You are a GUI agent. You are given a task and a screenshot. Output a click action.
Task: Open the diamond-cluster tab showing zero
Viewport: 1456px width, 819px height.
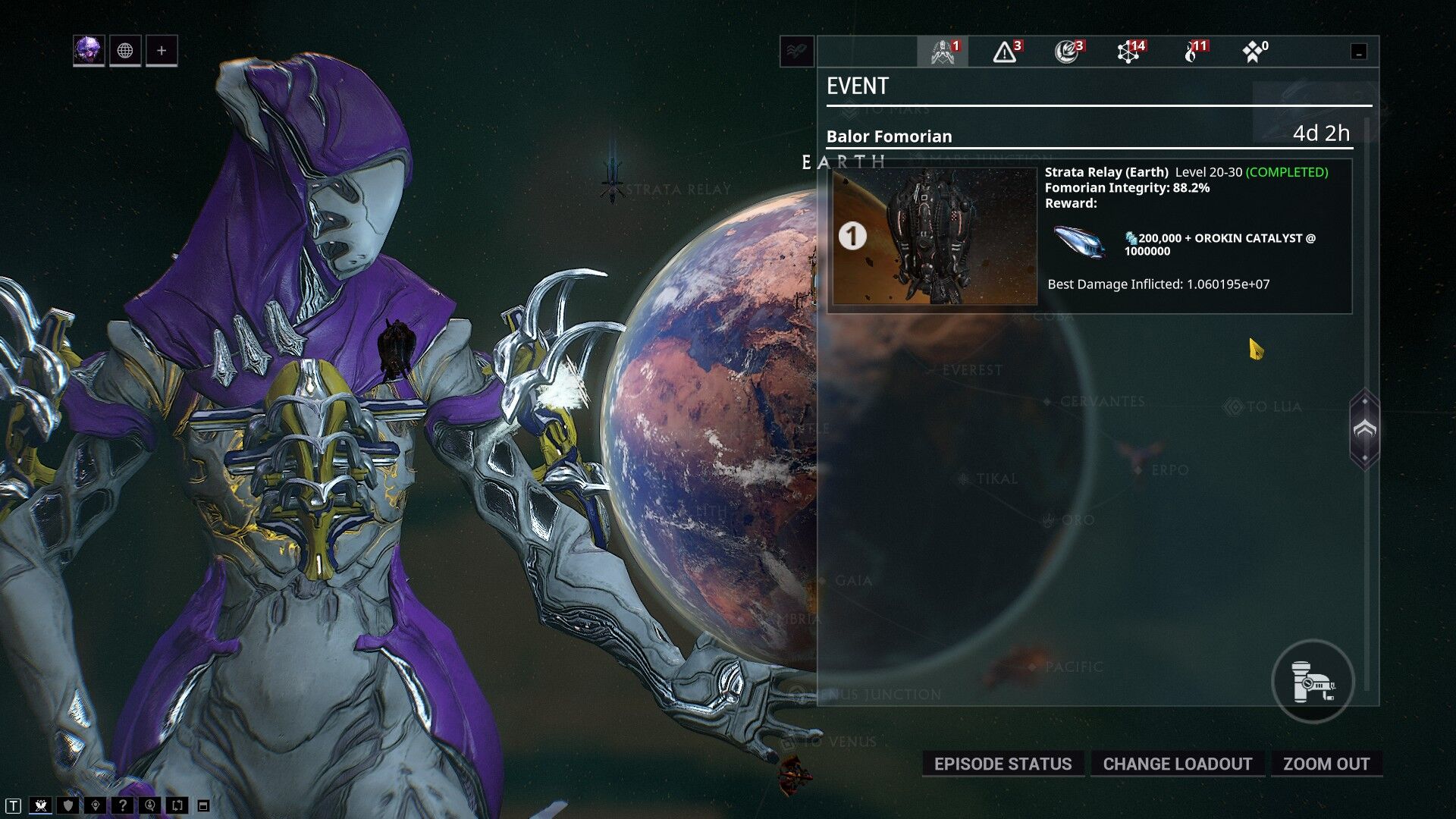click(x=1254, y=52)
